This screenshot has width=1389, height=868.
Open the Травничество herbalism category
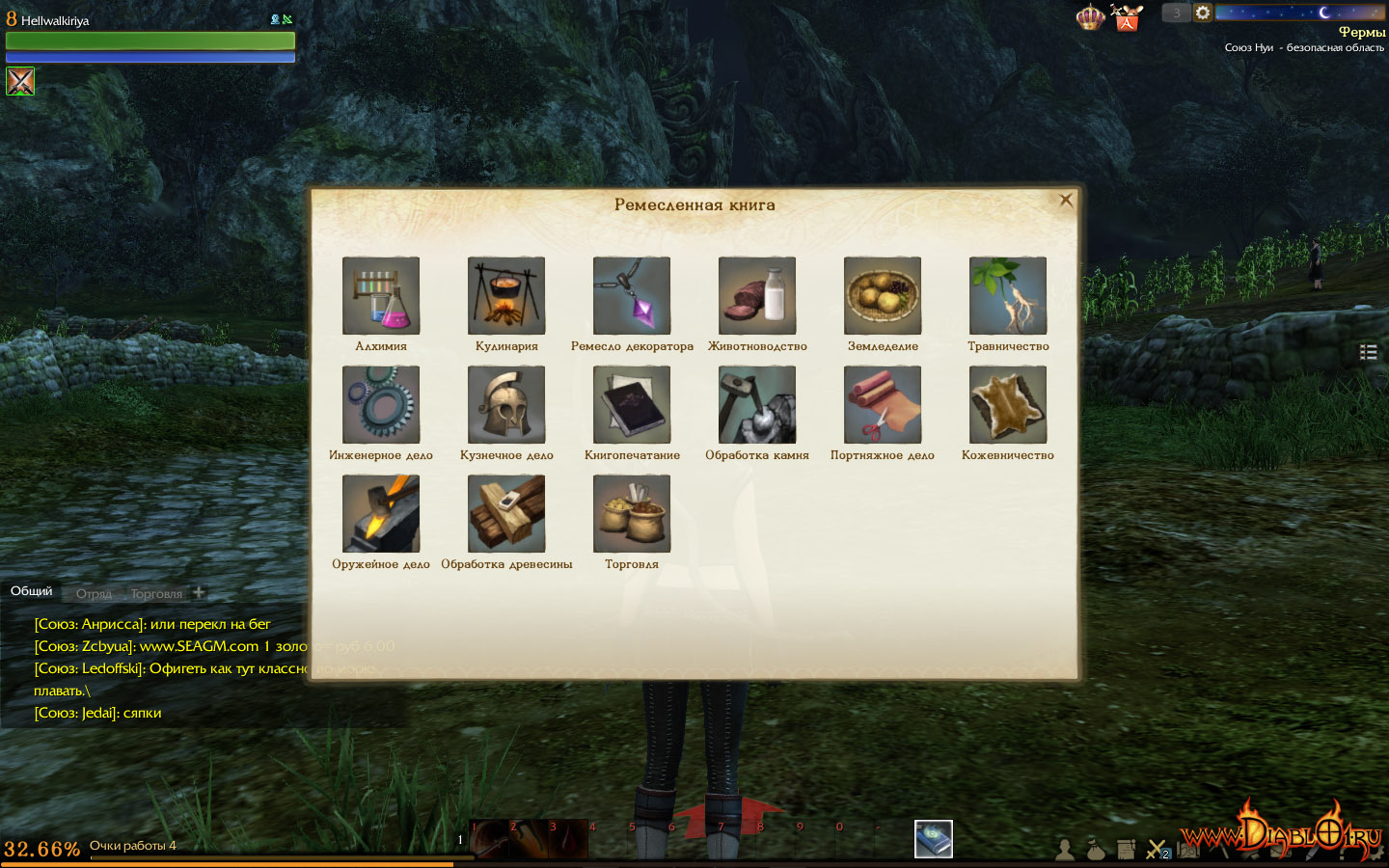pyautogui.click(x=1008, y=295)
